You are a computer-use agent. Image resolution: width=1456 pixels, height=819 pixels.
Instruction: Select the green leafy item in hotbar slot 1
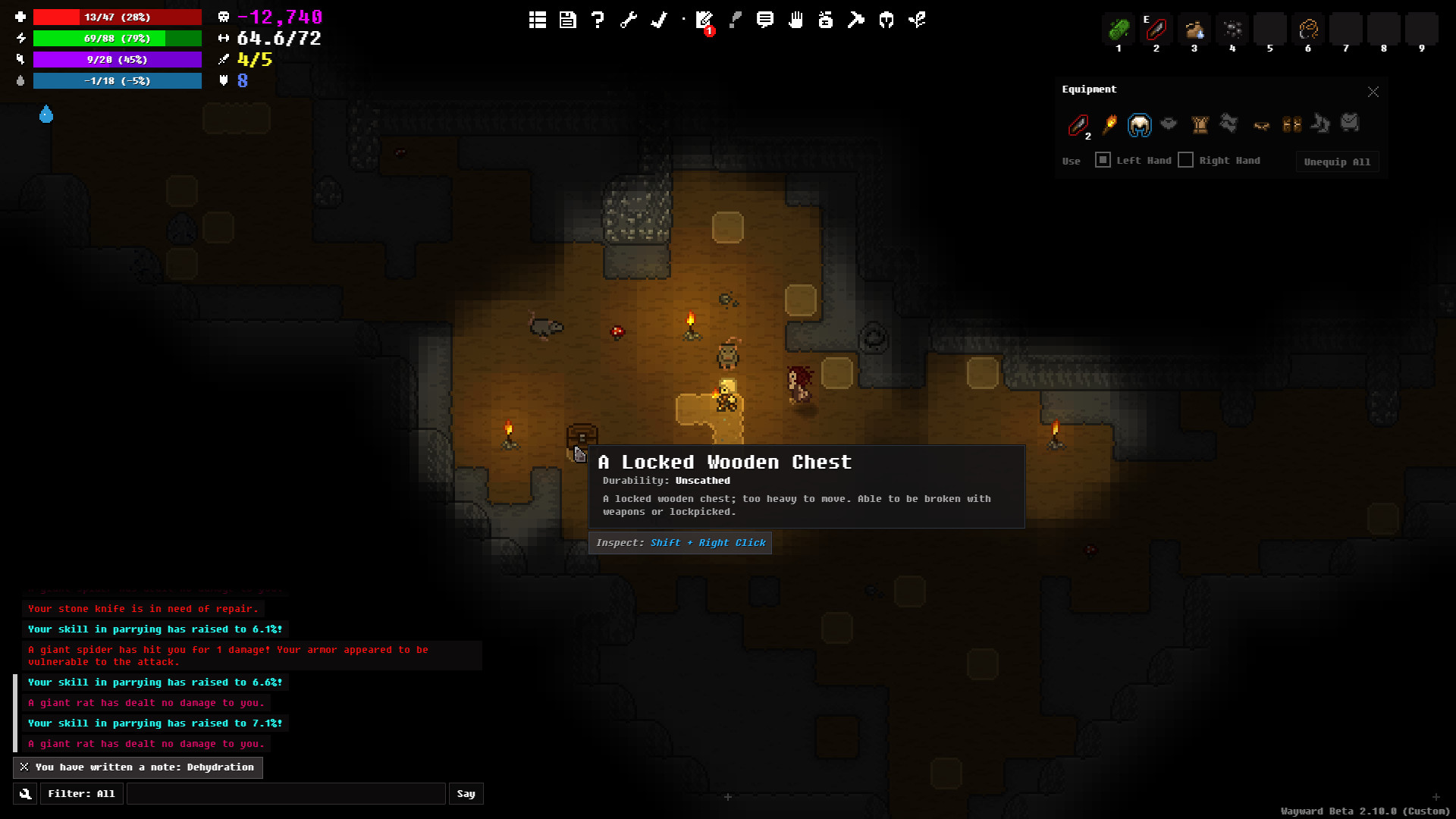(1119, 30)
